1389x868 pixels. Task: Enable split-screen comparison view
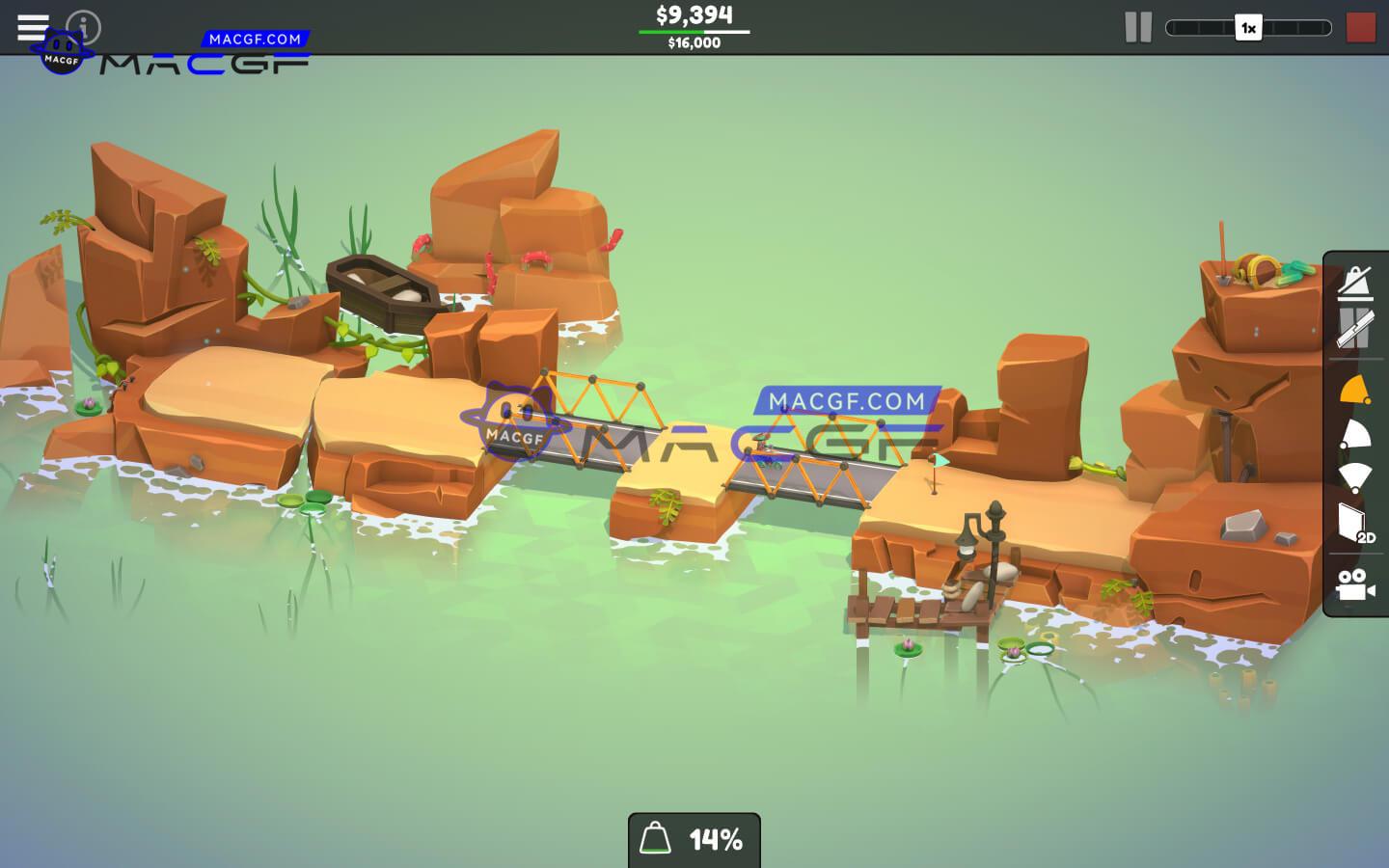point(1355,331)
